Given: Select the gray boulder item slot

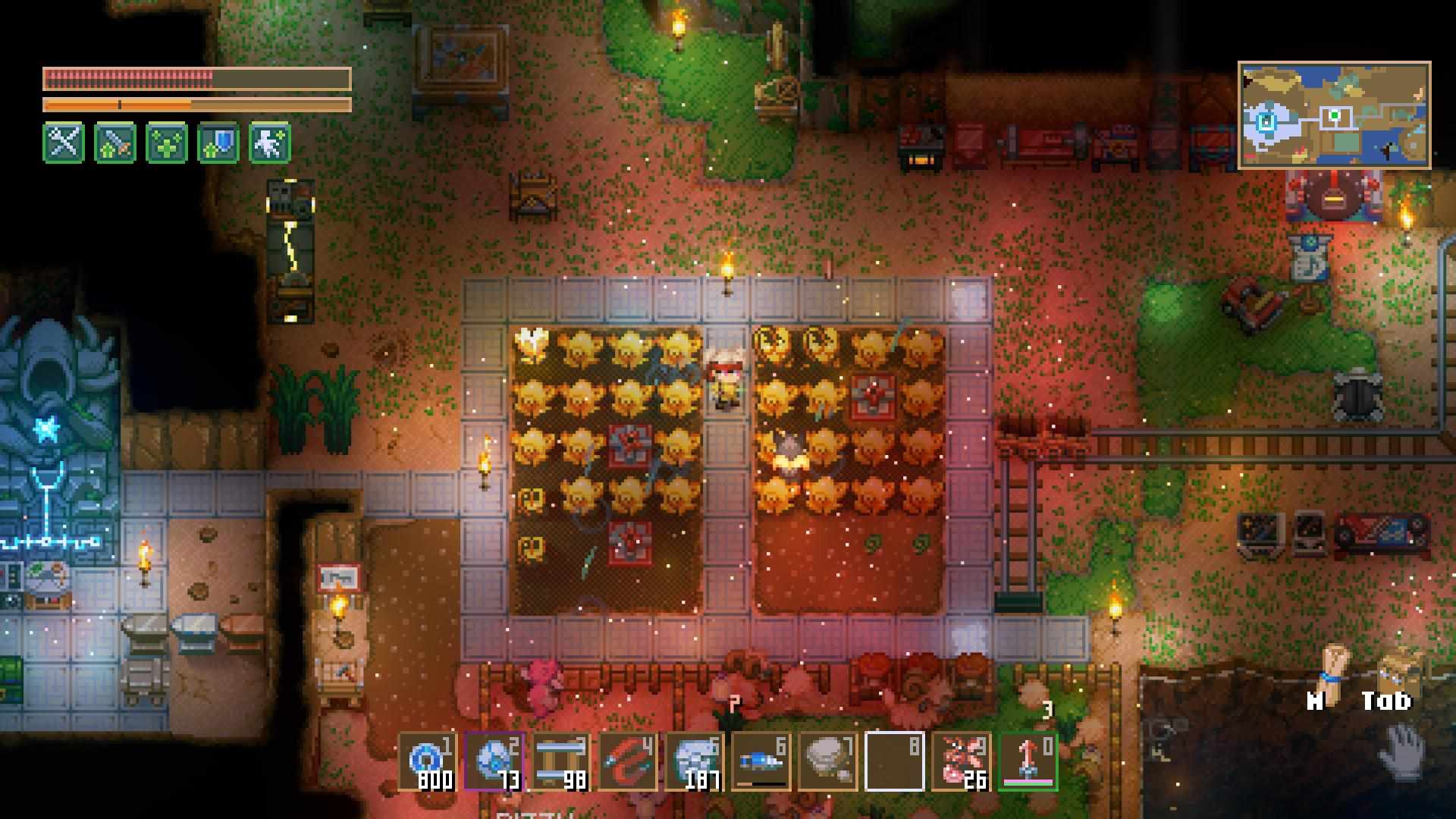Looking at the screenshot, I should 827,761.
